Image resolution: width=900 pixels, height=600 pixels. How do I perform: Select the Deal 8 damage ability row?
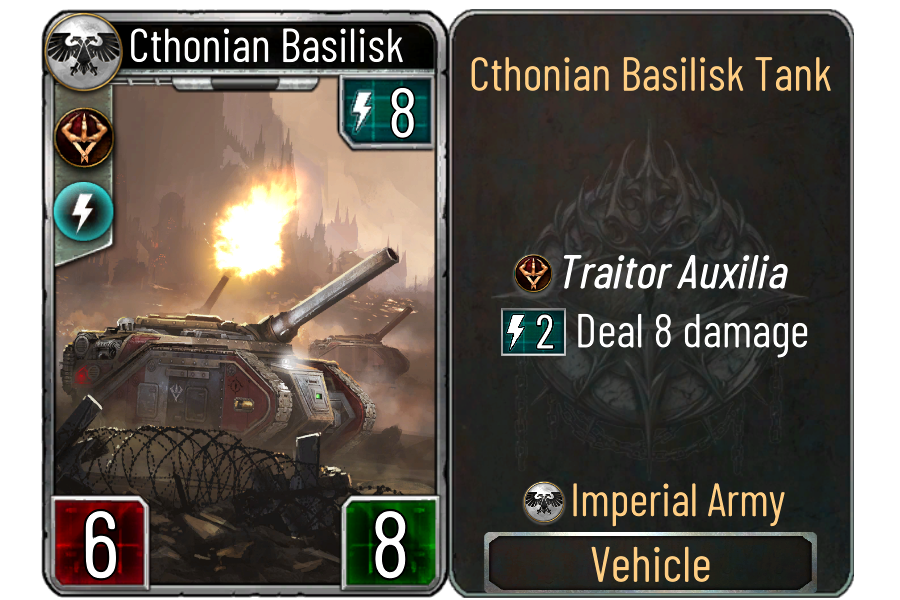coord(655,333)
